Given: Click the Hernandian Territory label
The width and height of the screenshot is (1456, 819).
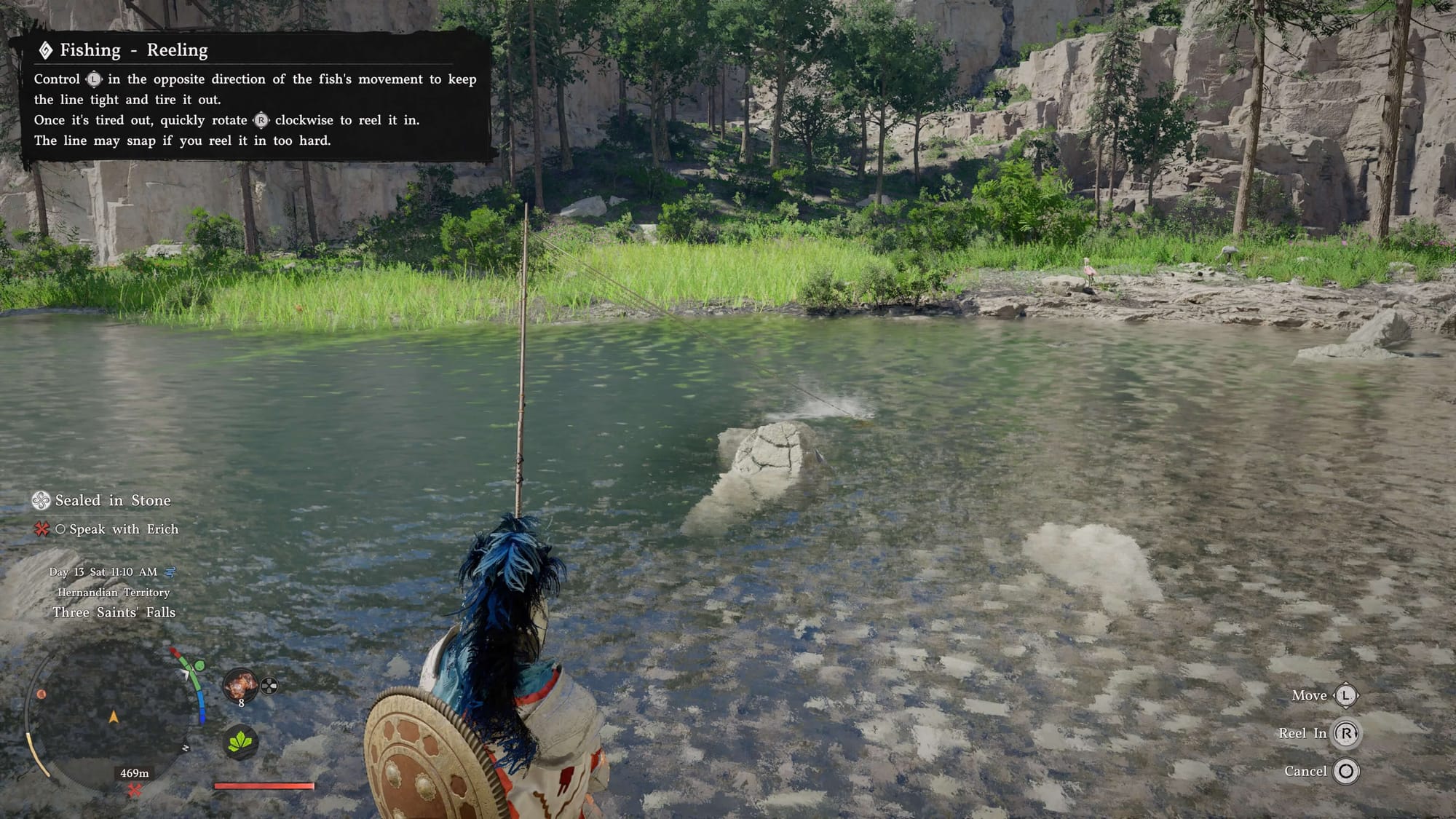Looking at the screenshot, I should click(114, 593).
